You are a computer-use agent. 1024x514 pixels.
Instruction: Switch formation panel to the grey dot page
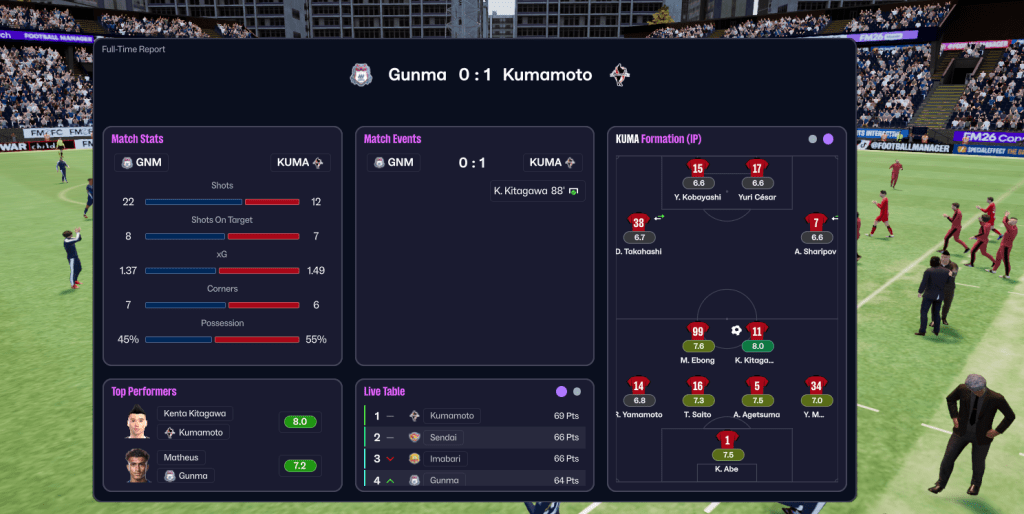(813, 139)
